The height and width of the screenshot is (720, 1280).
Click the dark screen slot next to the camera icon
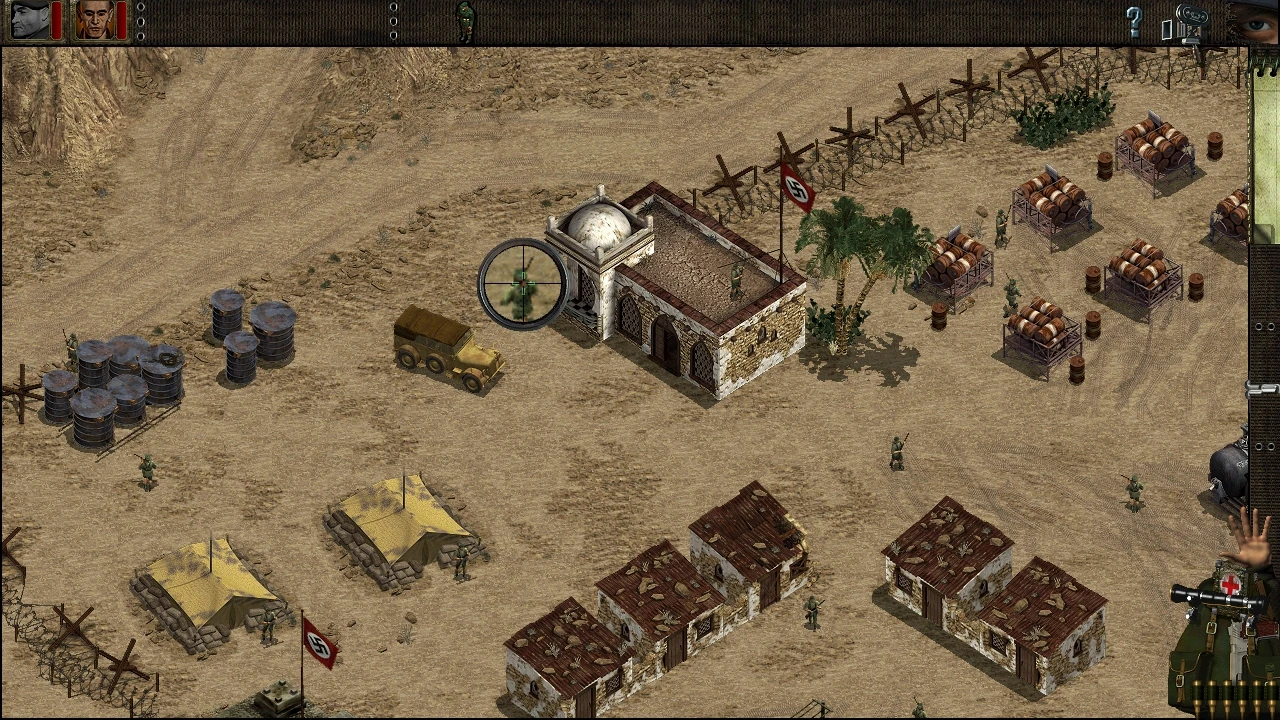1167,30
